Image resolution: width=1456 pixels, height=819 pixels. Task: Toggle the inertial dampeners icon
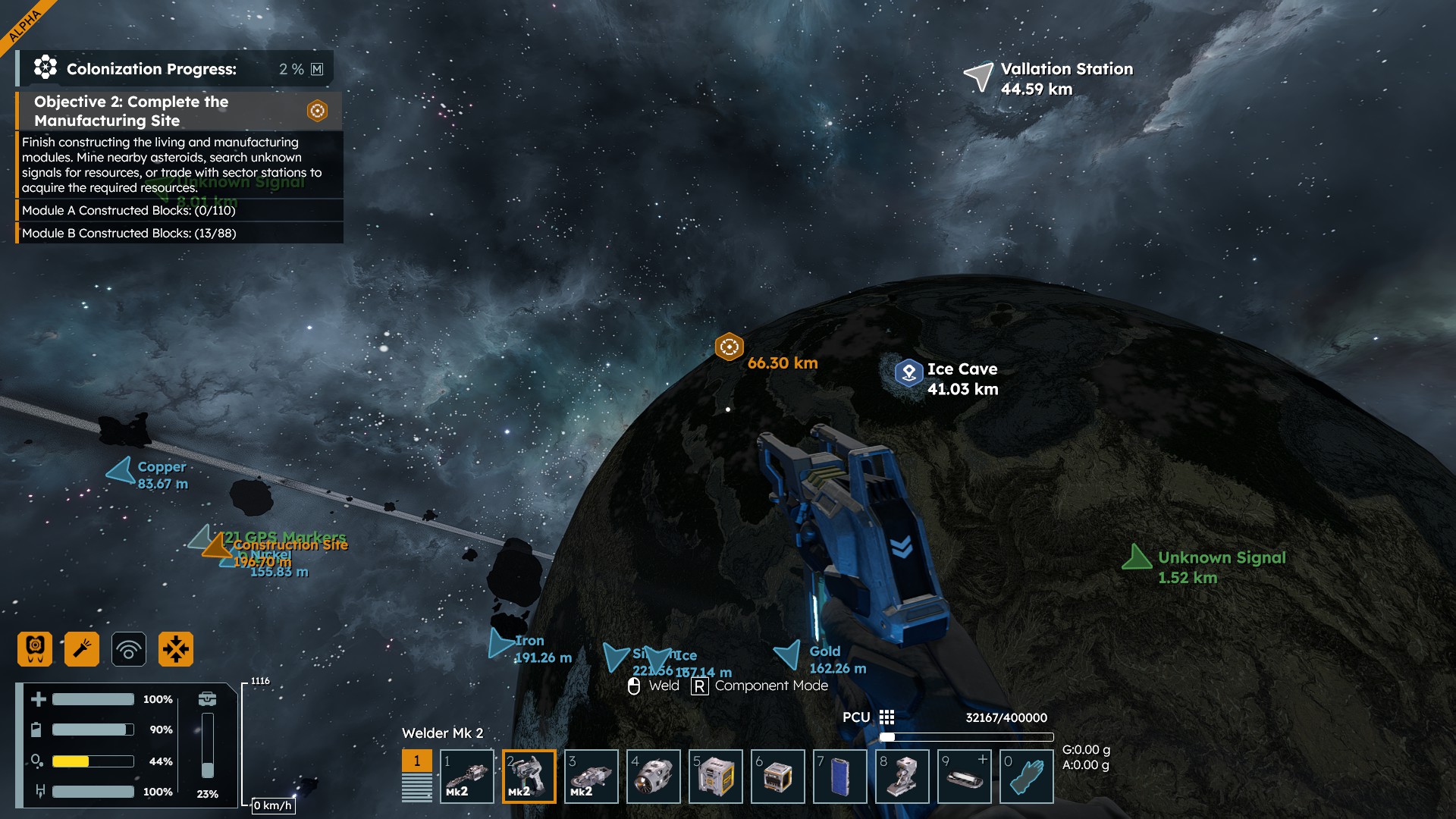coord(176,649)
